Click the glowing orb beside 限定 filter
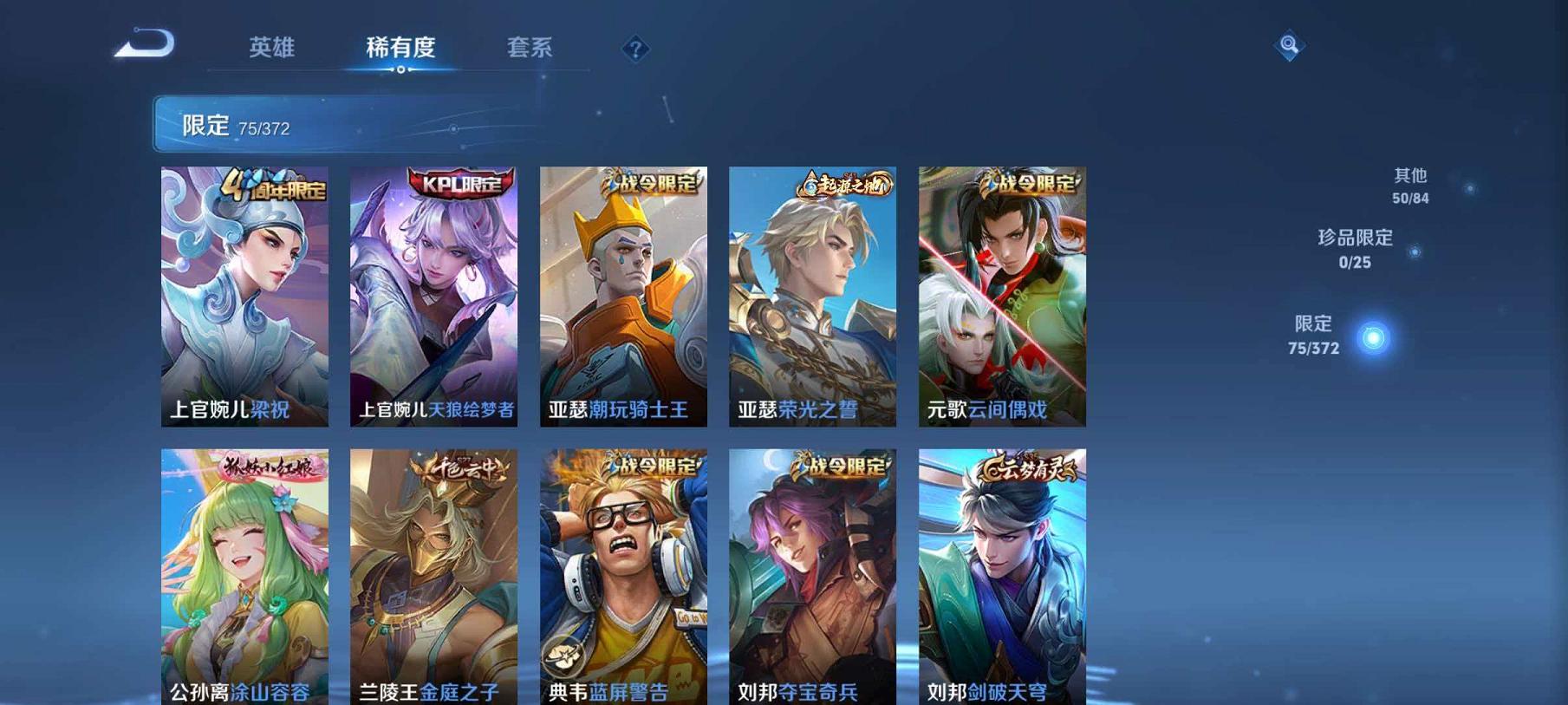 [x=1372, y=337]
